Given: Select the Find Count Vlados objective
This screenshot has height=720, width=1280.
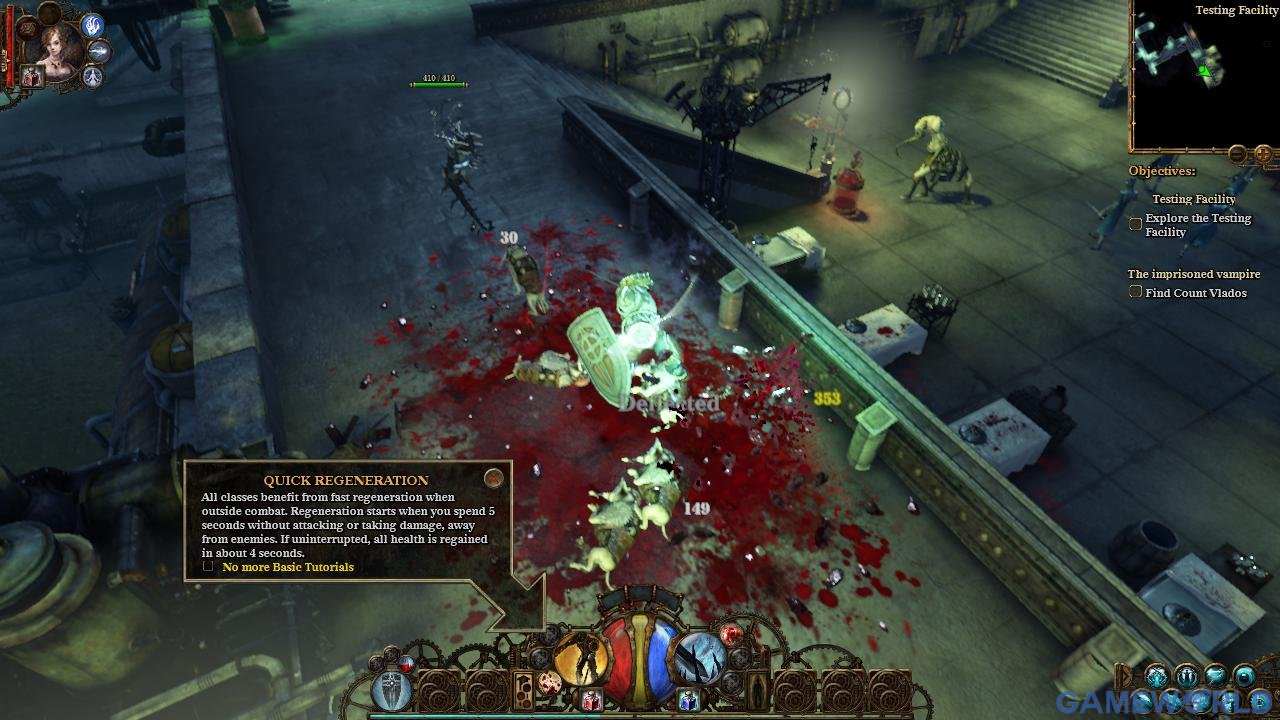Looking at the screenshot, I should [x=1135, y=293].
